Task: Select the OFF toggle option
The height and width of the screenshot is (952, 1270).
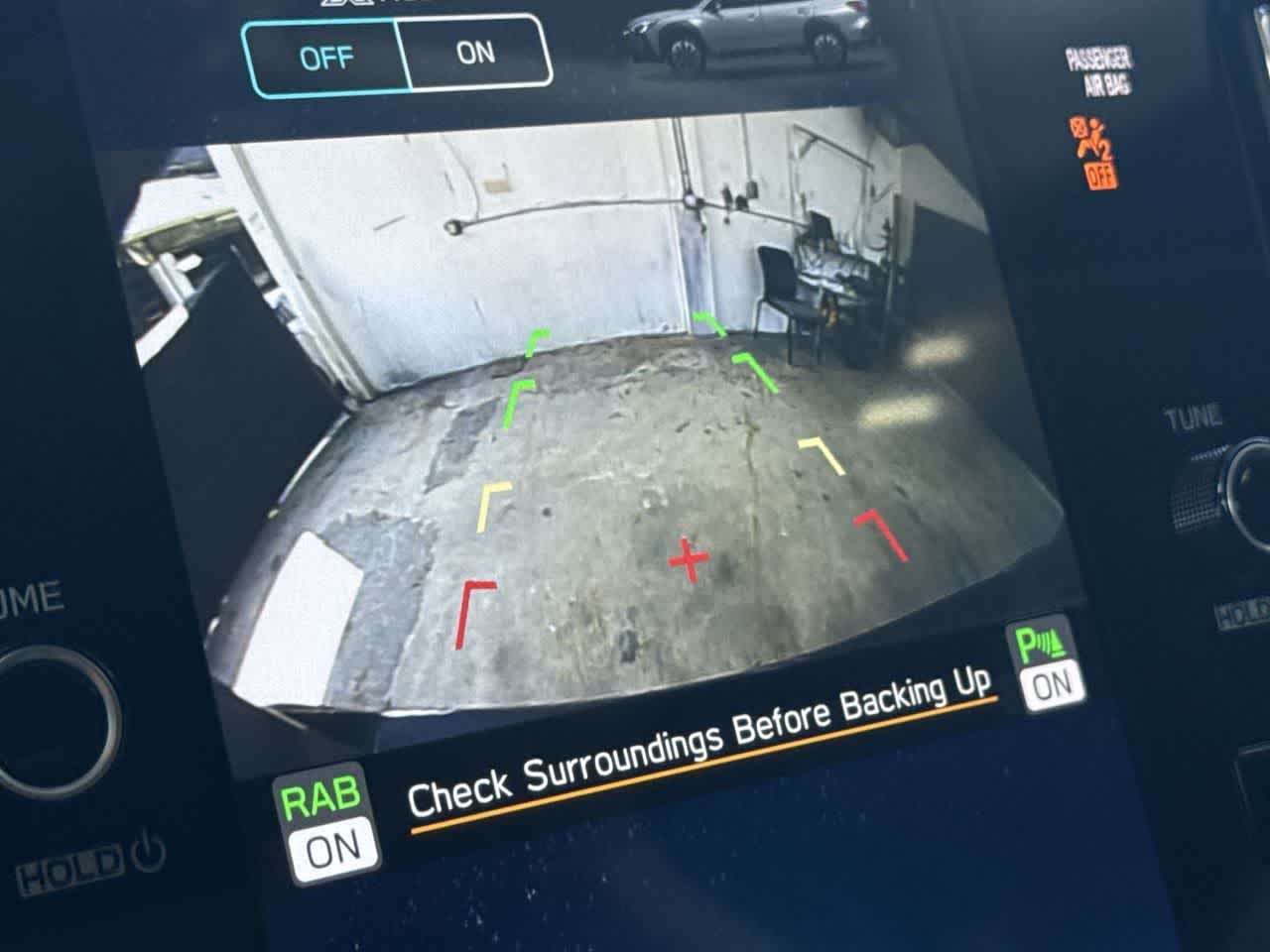Action: click(325, 59)
